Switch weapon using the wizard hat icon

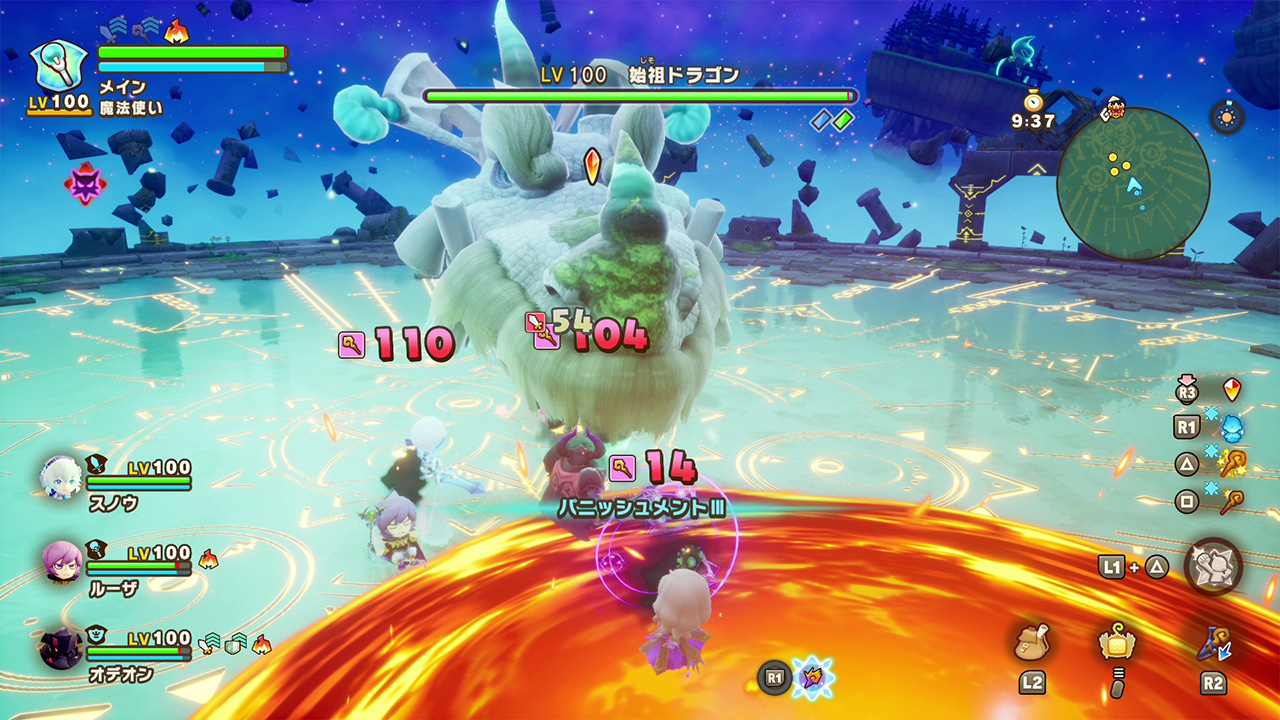coord(1213,643)
